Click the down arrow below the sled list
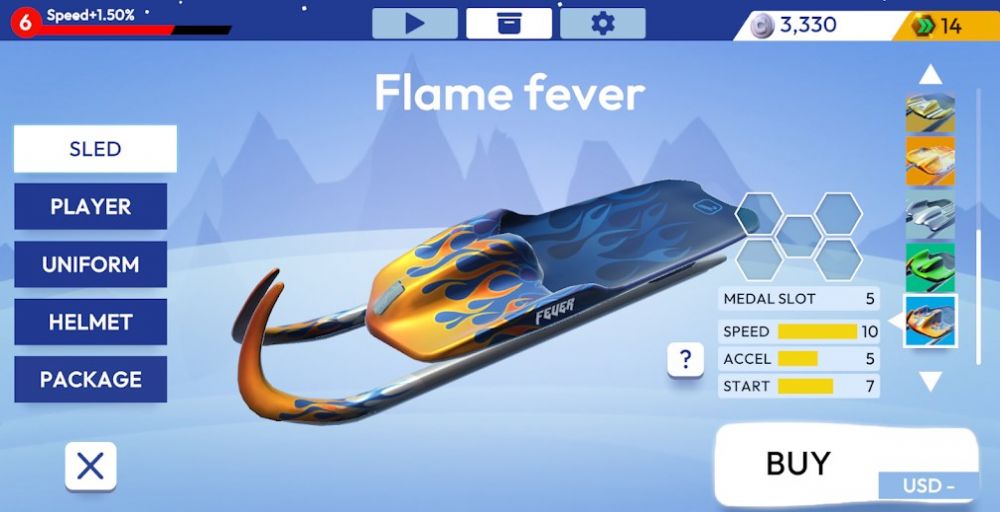 [x=931, y=381]
